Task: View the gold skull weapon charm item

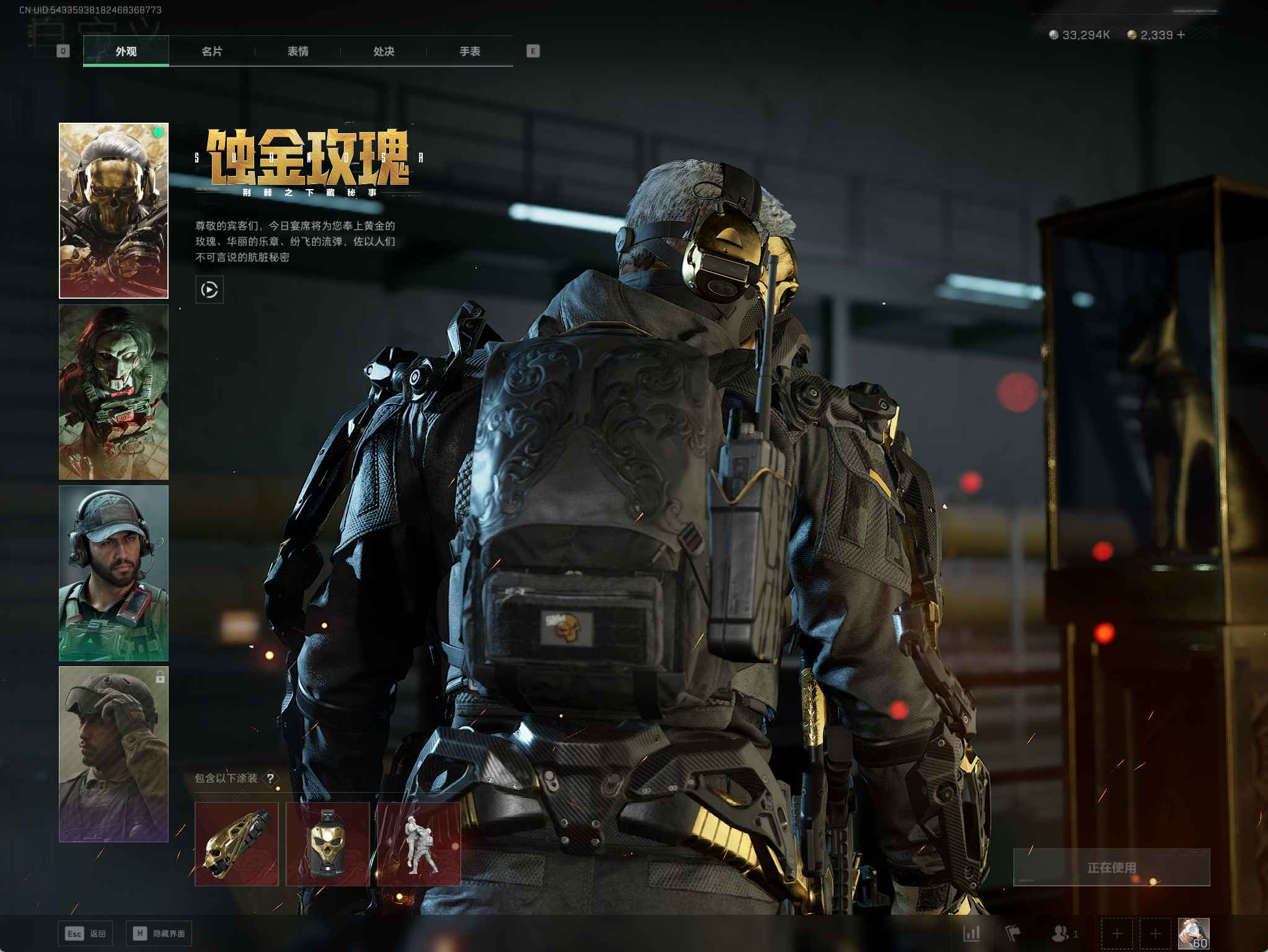Action: tap(236, 844)
